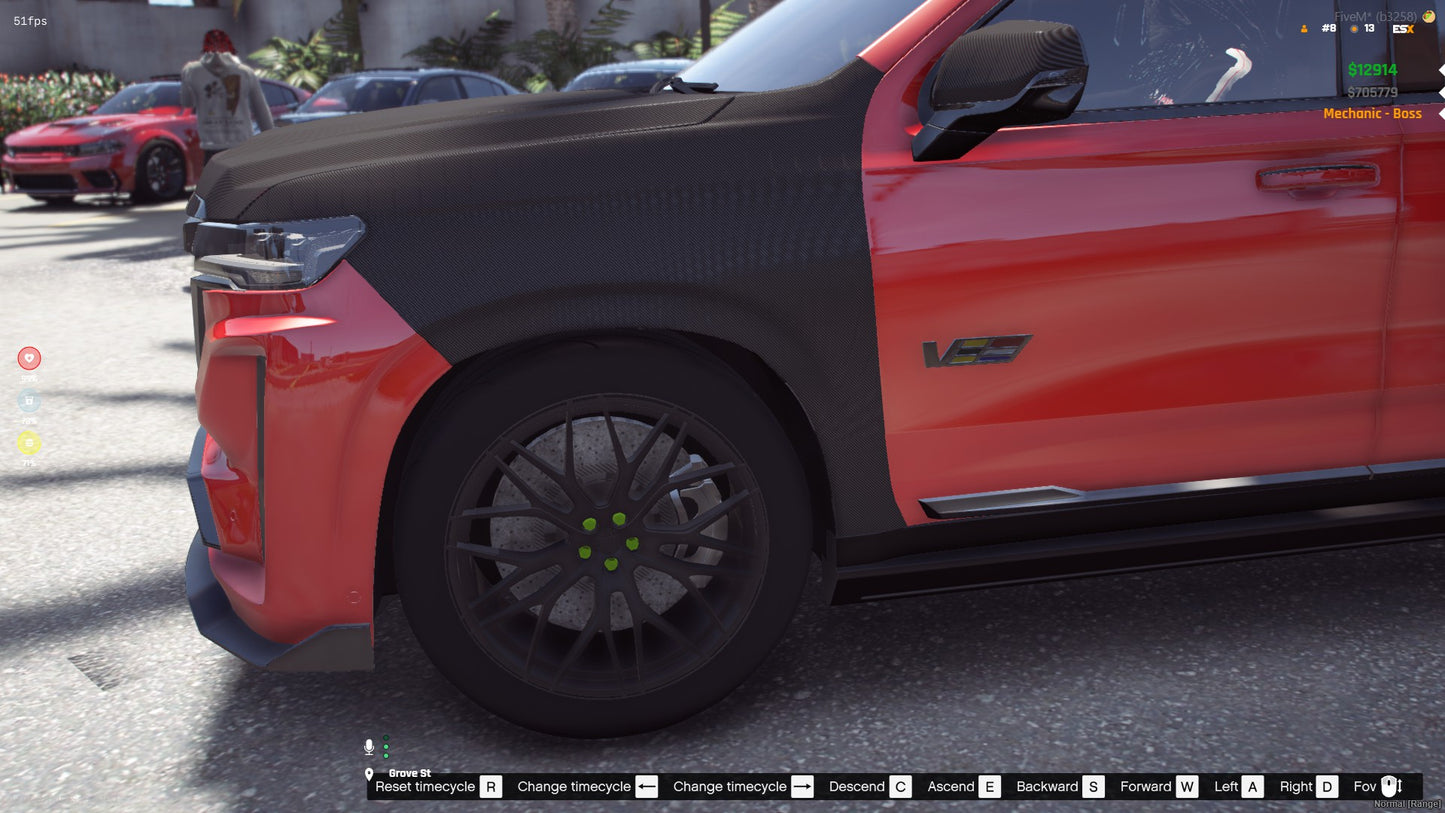Image resolution: width=1445 pixels, height=813 pixels.
Task: Click the yellow burger hunger icon
Action: coord(29,443)
